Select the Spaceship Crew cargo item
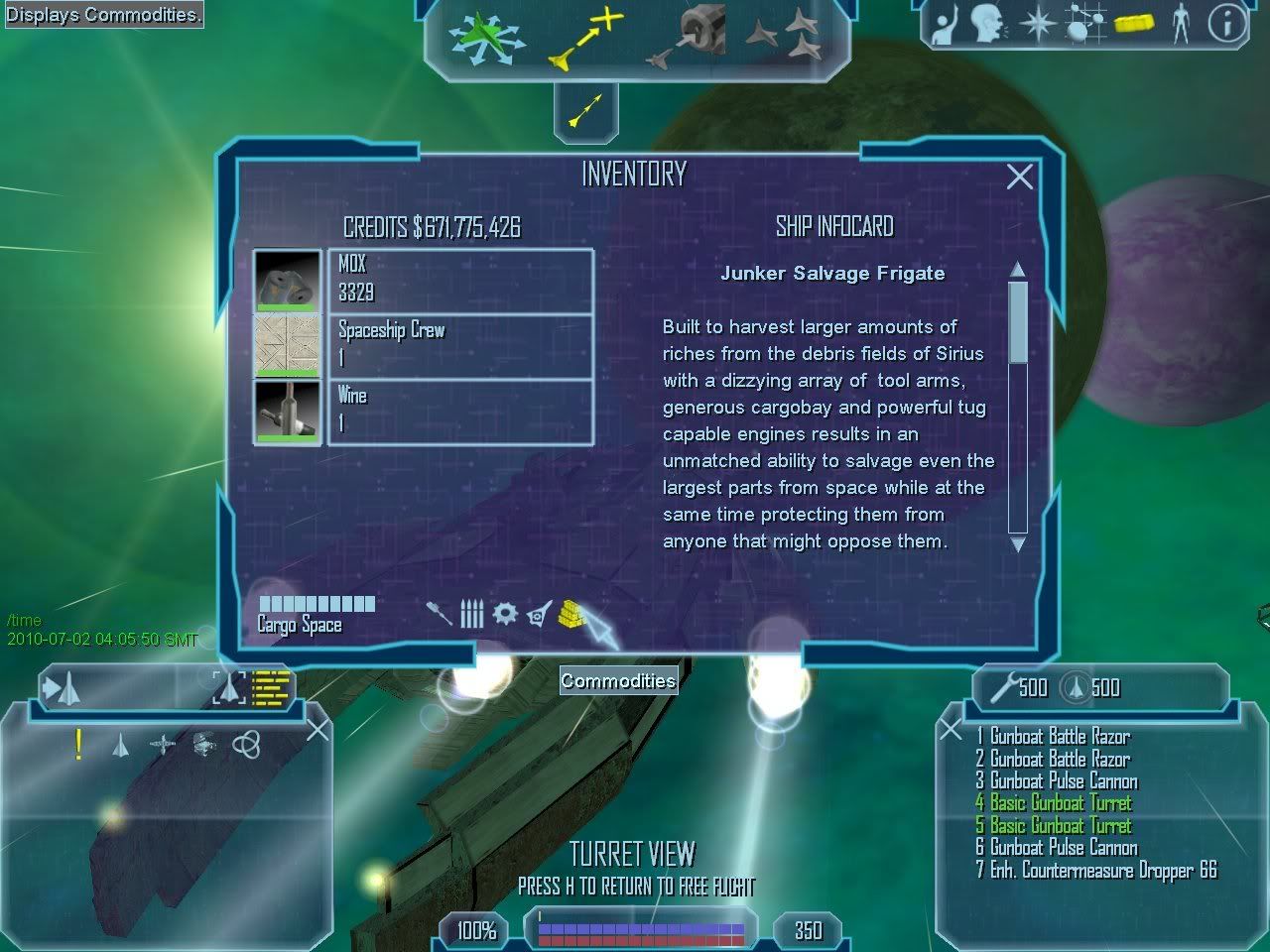Screen dimensions: 1270x952 tap(460, 344)
